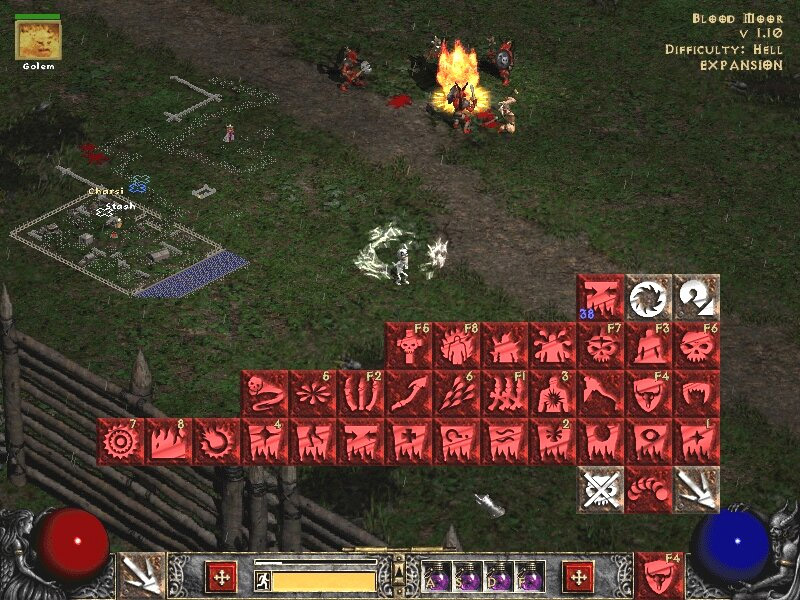
Task: Choose the white Throw arrow skill
Action: point(697,489)
